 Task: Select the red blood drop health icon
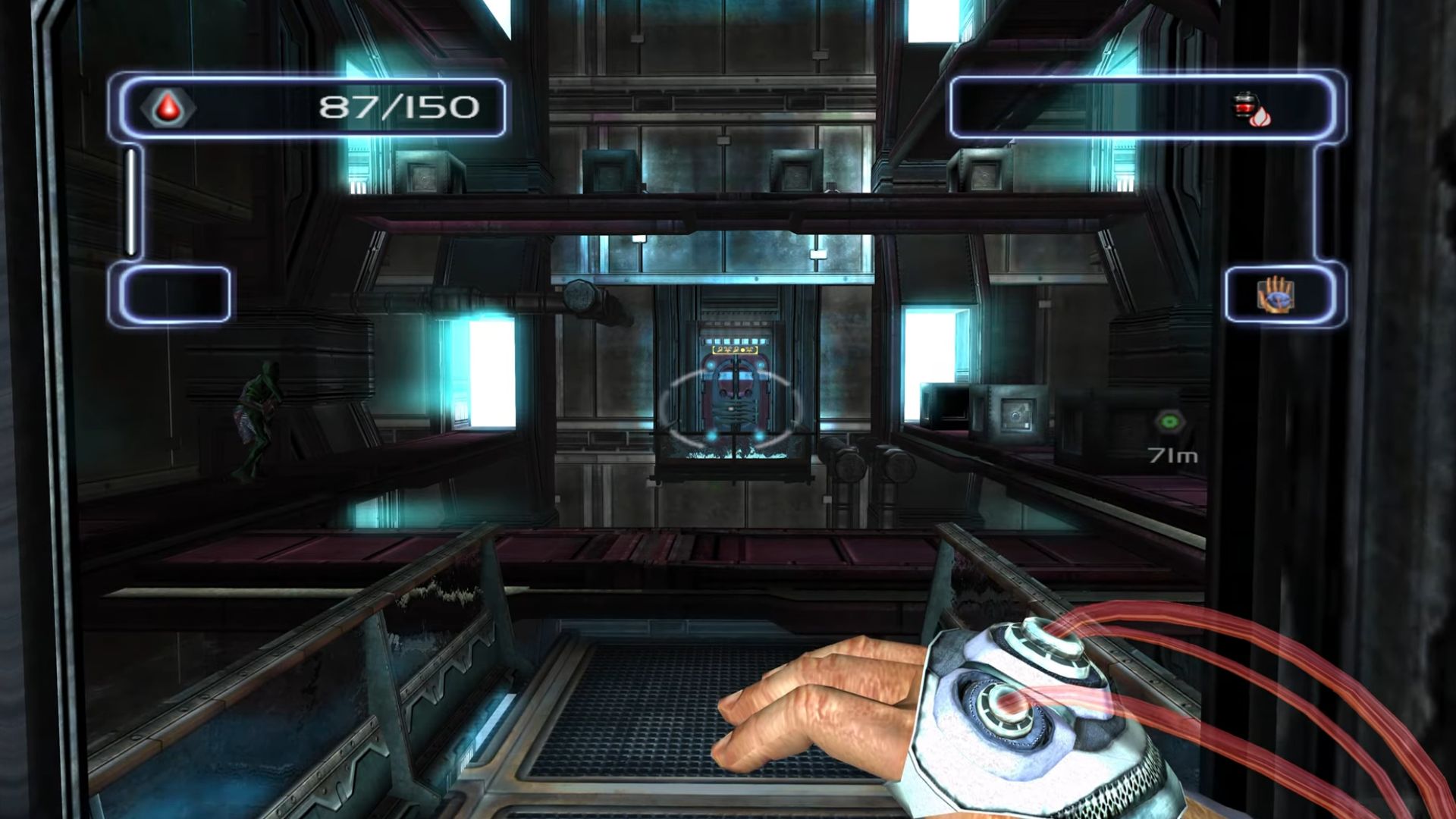click(168, 107)
